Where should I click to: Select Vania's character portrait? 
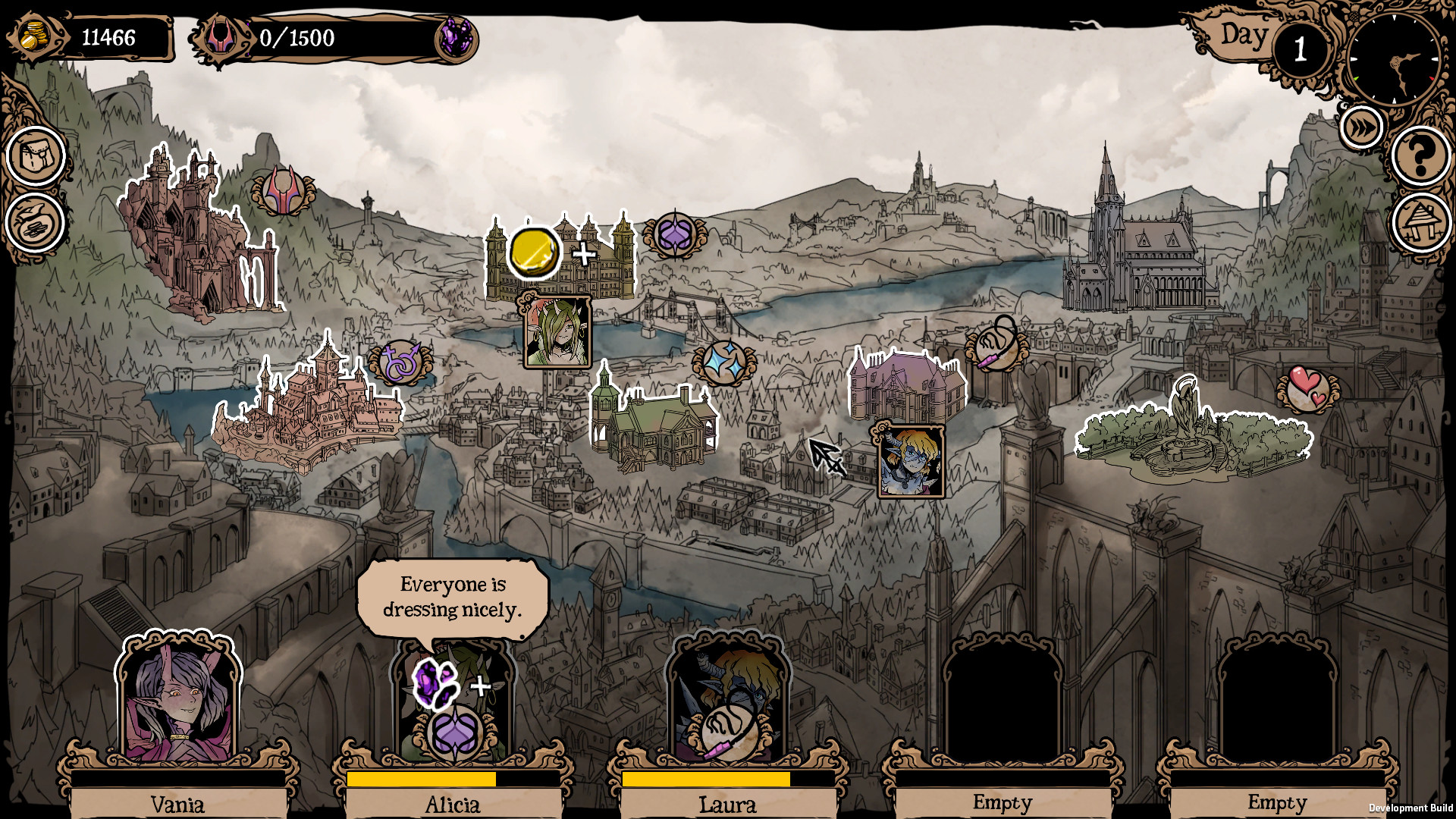178,698
